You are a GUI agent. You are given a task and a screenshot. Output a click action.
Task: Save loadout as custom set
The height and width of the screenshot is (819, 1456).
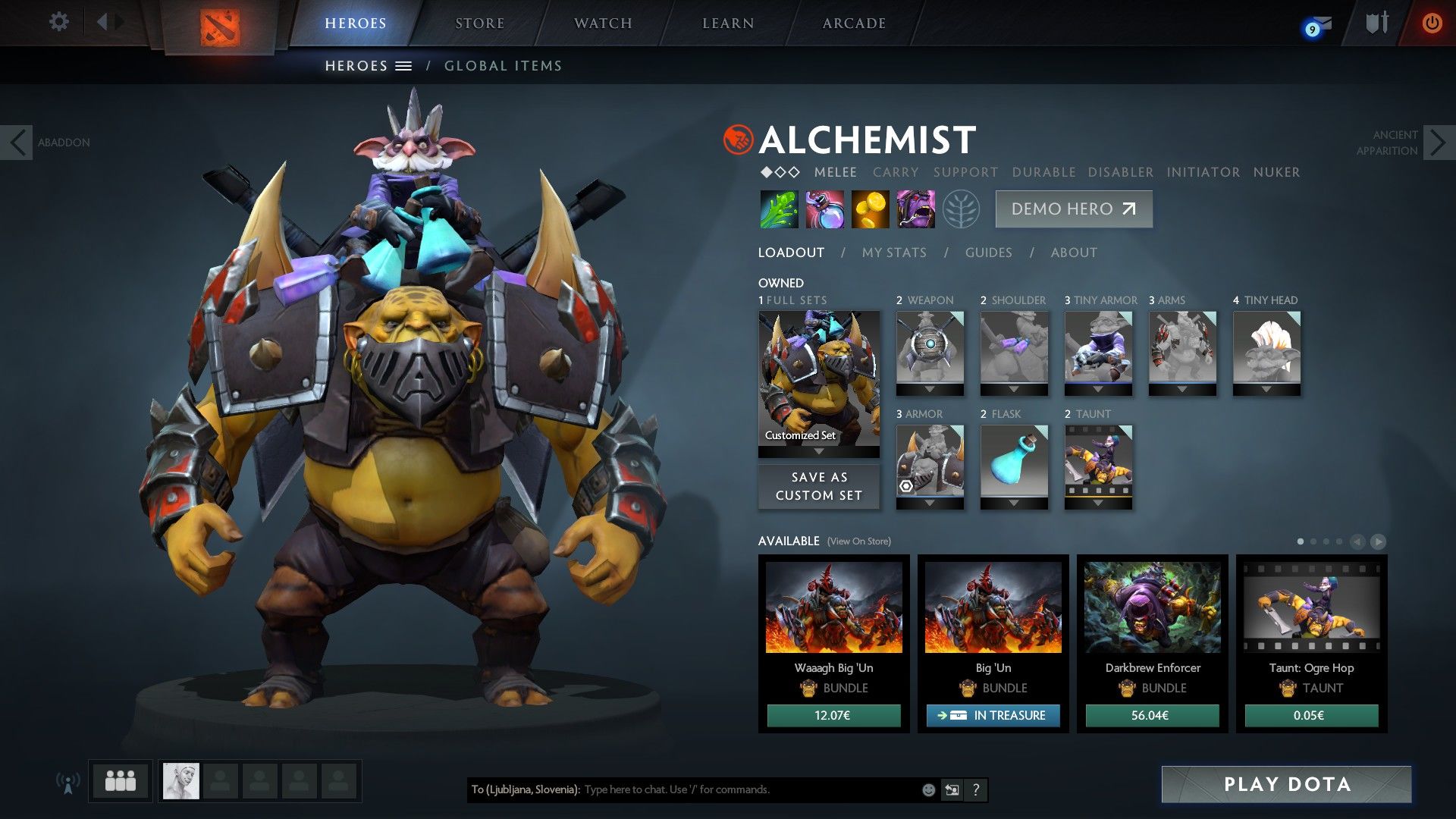pos(819,486)
